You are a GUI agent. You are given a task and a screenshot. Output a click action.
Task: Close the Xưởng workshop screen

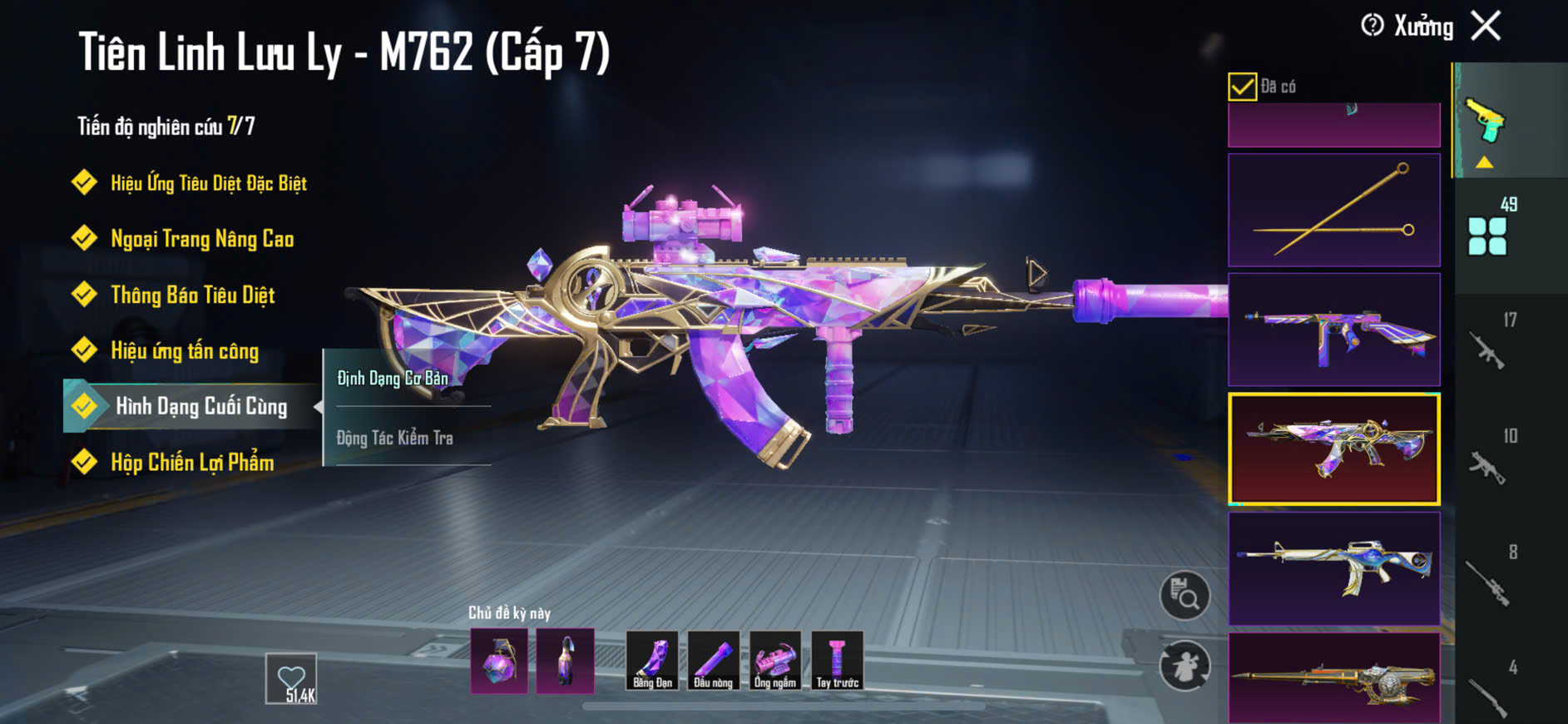coord(1486,26)
